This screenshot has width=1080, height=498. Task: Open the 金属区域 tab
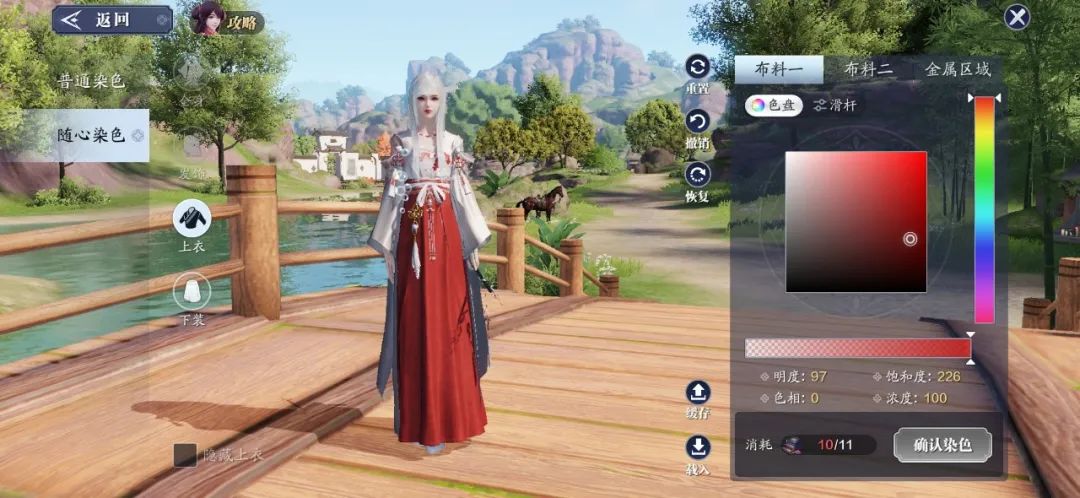click(x=957, y=69)
